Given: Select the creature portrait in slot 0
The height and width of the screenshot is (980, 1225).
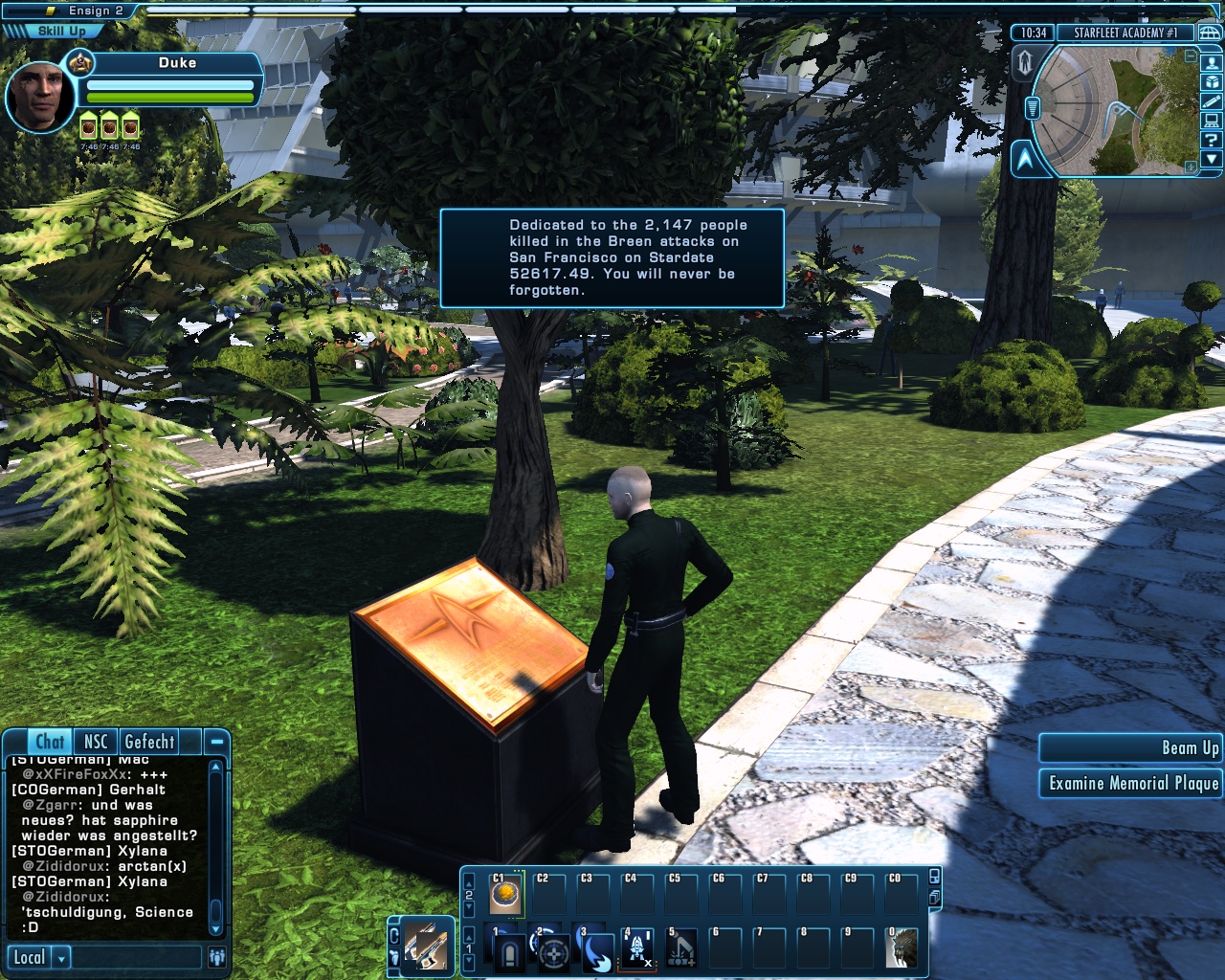Looking at the screenshot, I should 902,948.
